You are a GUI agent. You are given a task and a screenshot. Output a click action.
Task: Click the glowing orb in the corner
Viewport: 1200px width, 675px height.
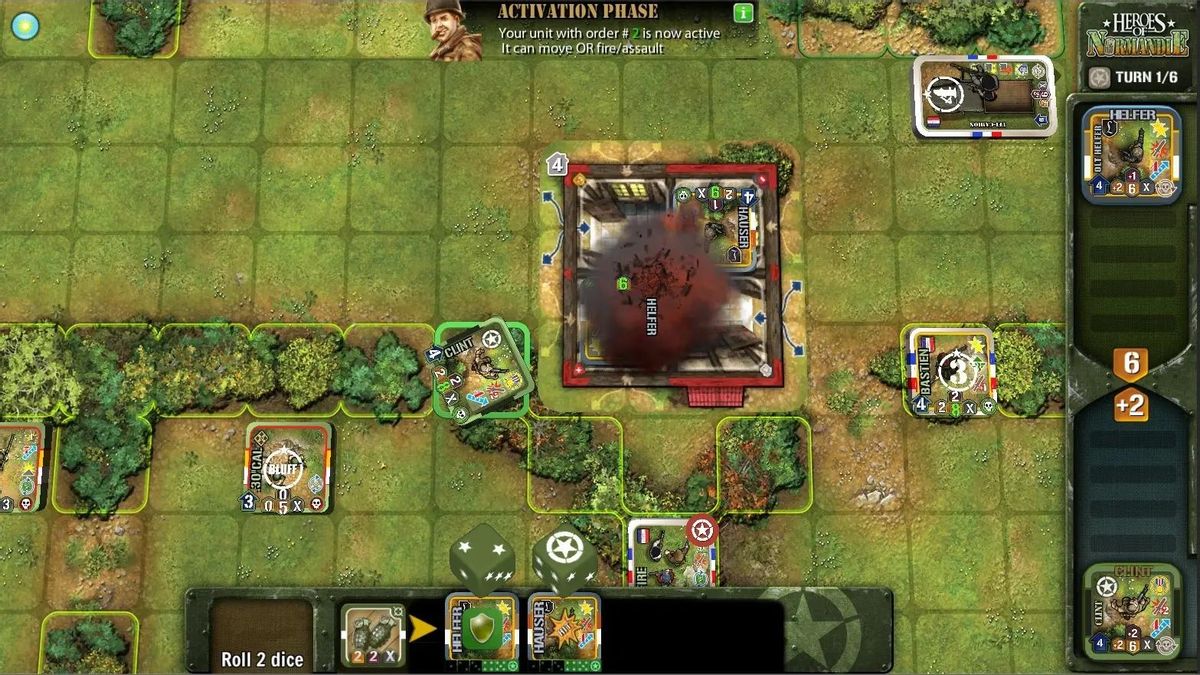(24, 26)
